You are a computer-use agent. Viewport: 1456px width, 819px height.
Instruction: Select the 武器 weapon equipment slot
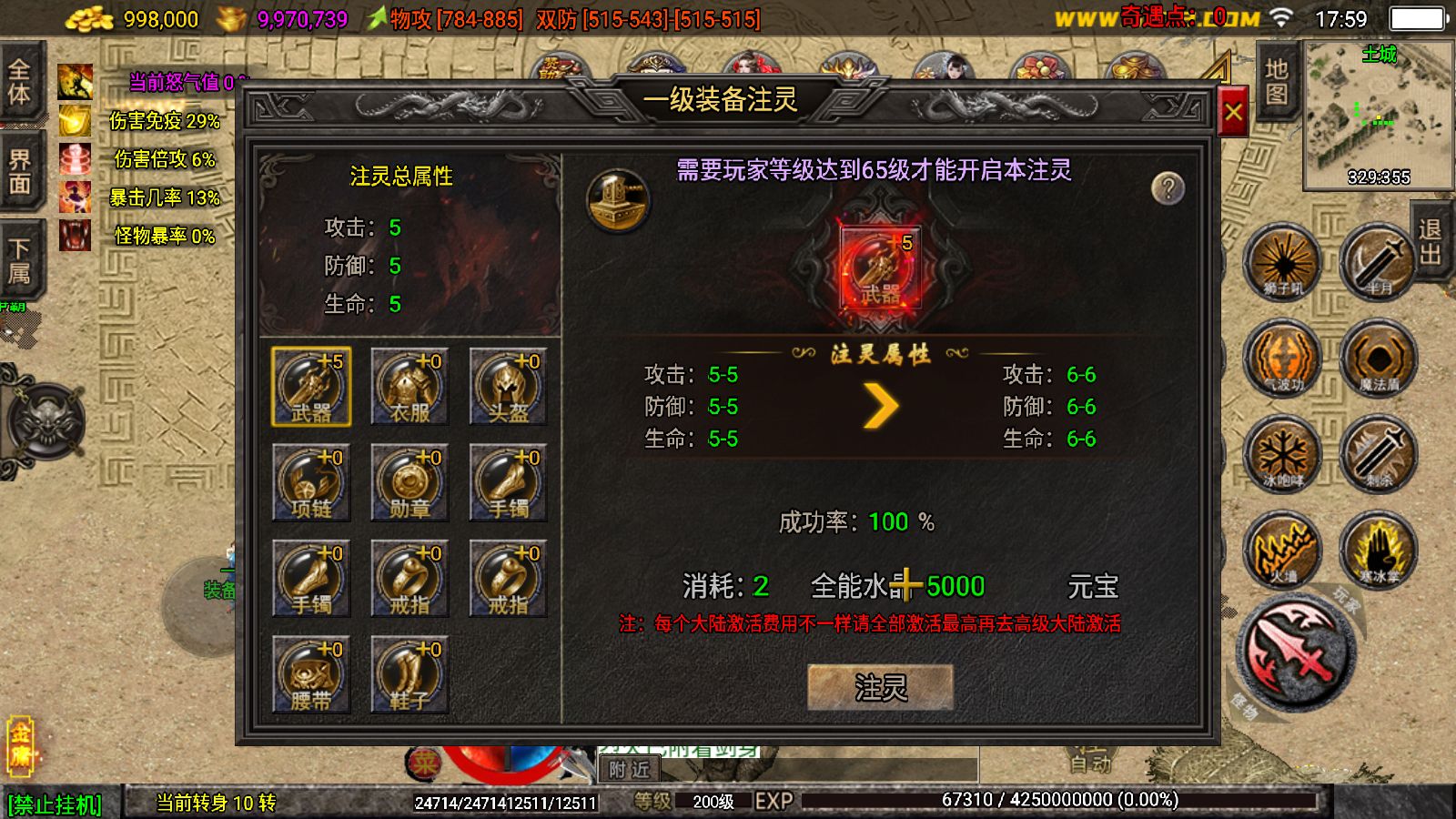(313, 387)
